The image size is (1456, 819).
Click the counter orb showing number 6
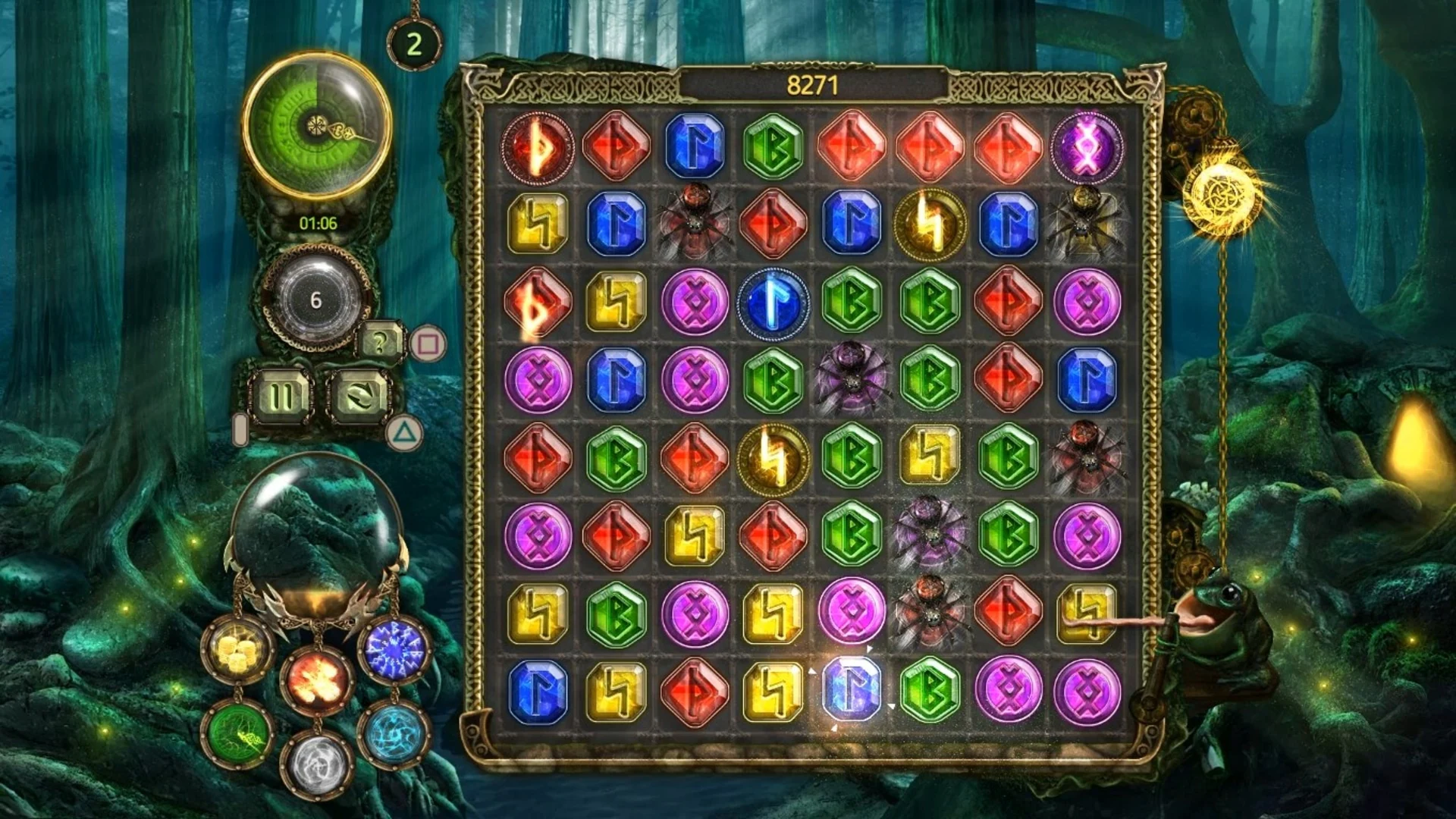tap(319, 297)
